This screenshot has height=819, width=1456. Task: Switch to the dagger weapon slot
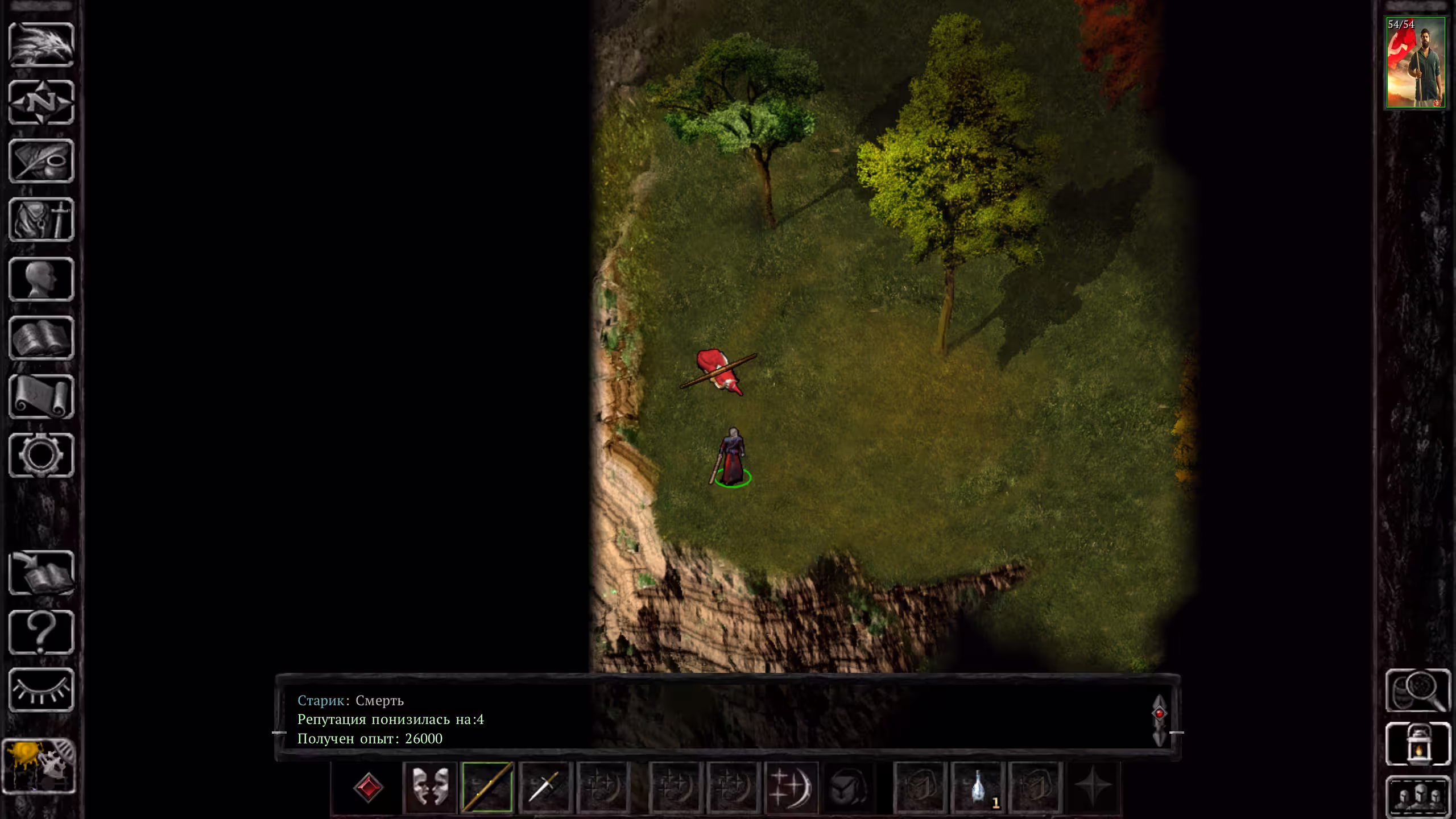click(x=545, y=788)
